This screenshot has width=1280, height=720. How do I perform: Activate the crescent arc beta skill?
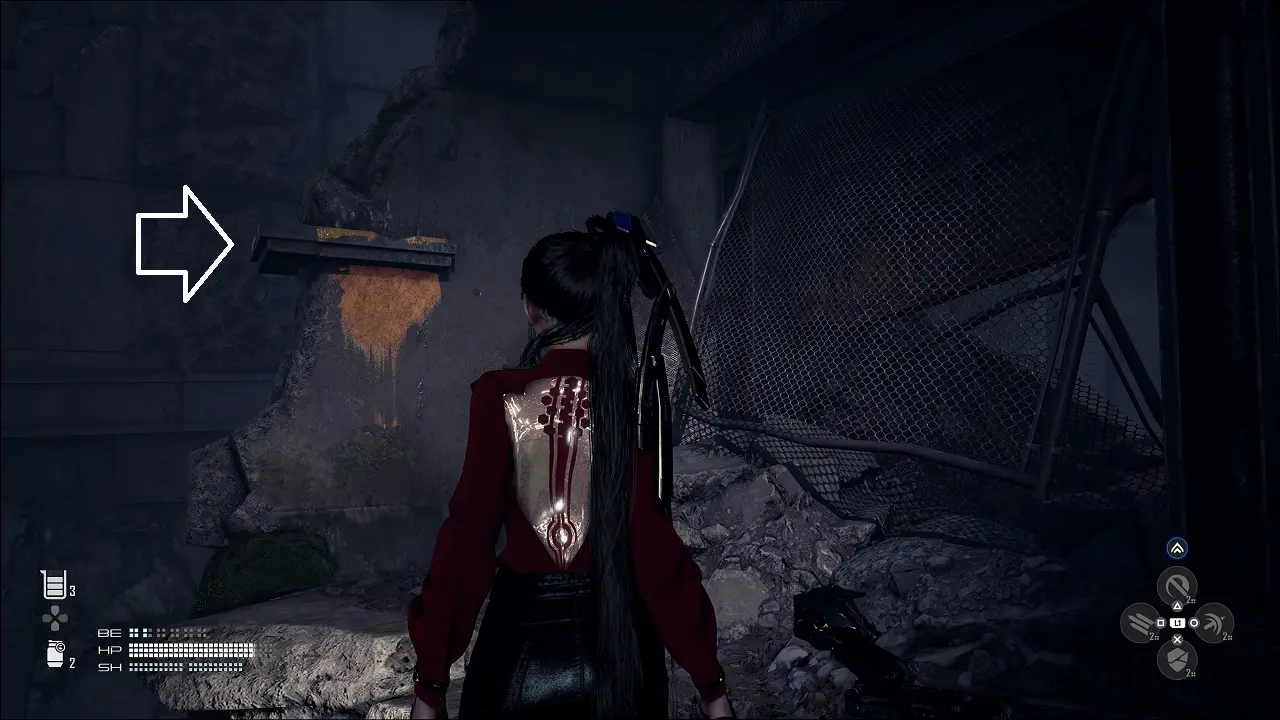point(1214,623)
